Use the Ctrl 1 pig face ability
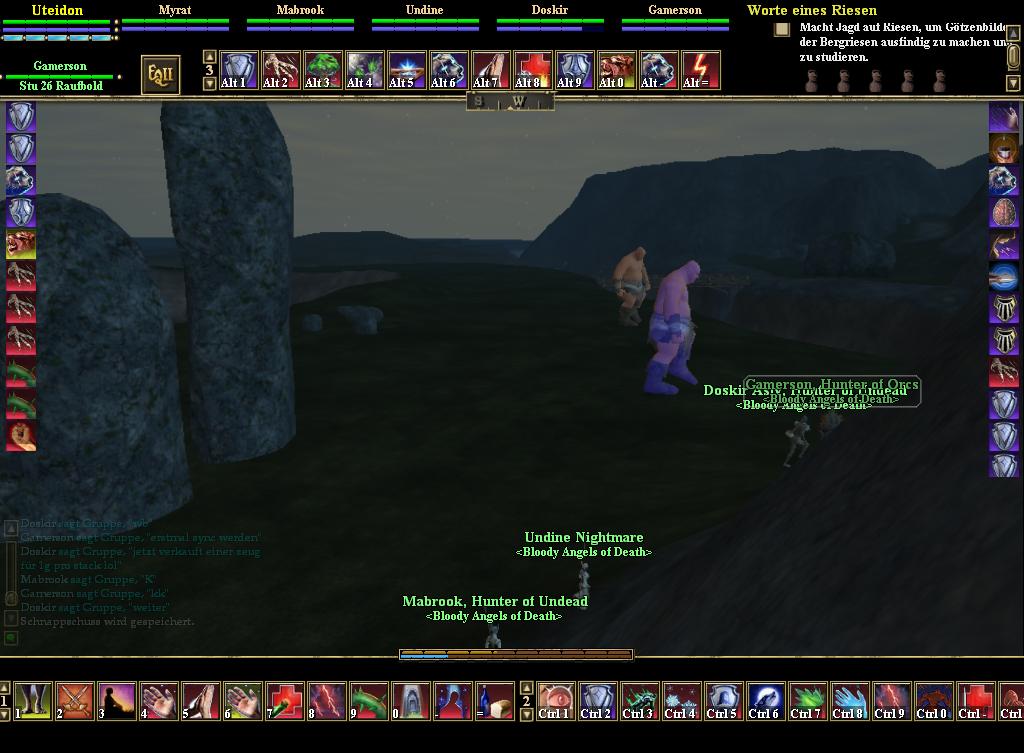 click(555, 701)
